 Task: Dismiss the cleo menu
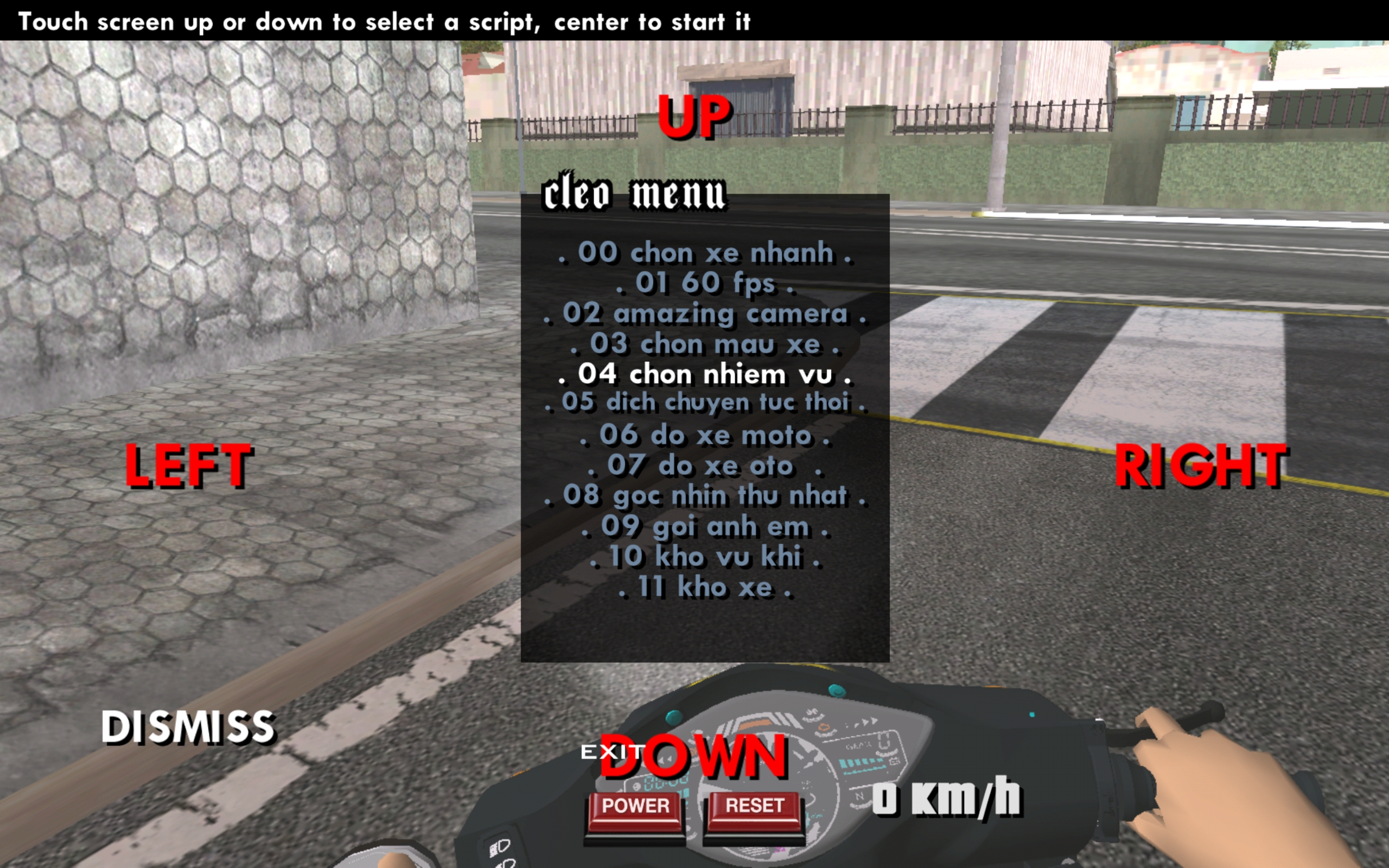click(188, 727)
